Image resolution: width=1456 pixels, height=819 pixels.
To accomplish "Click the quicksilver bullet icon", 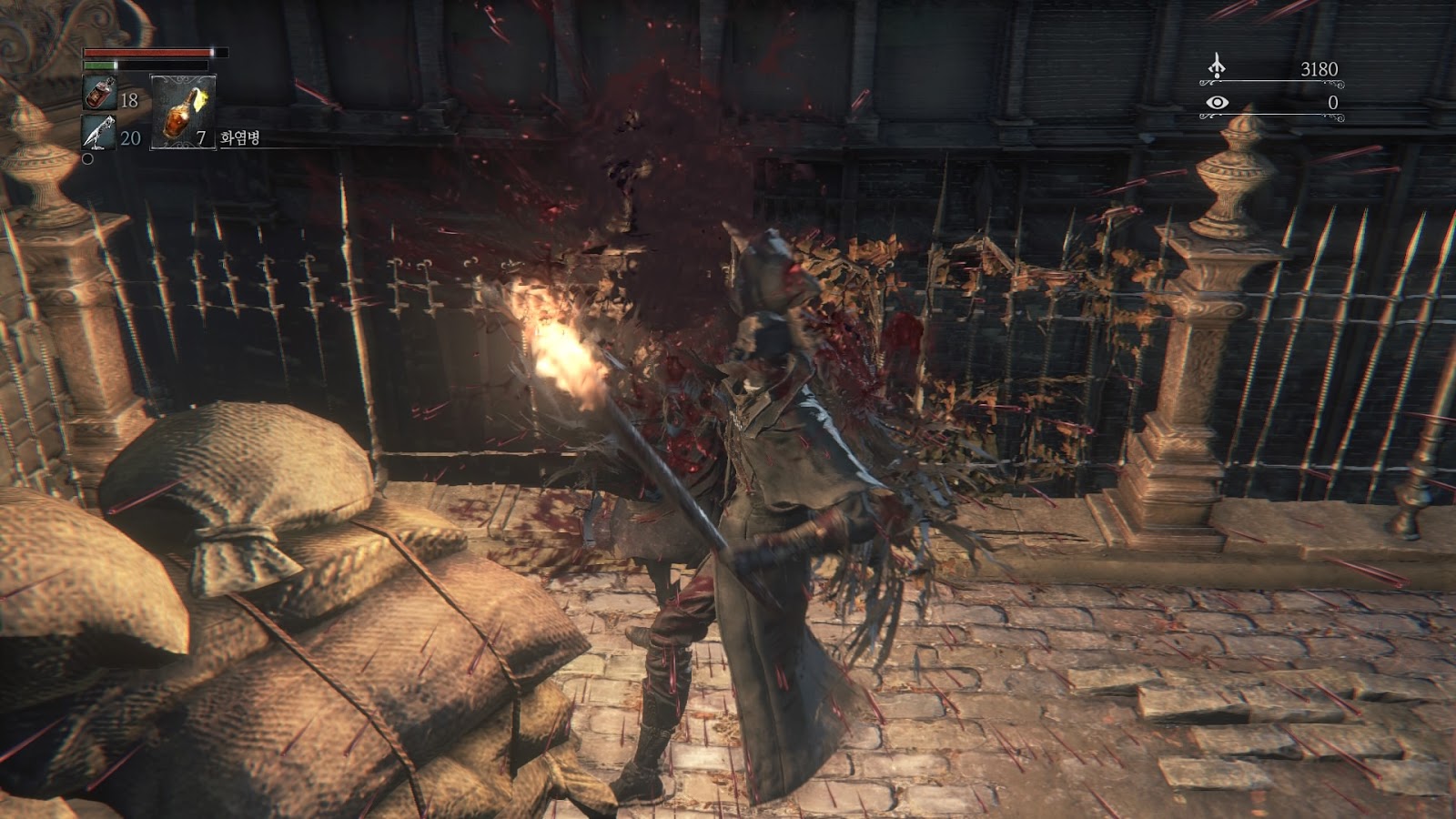I will tap(98, 134).
